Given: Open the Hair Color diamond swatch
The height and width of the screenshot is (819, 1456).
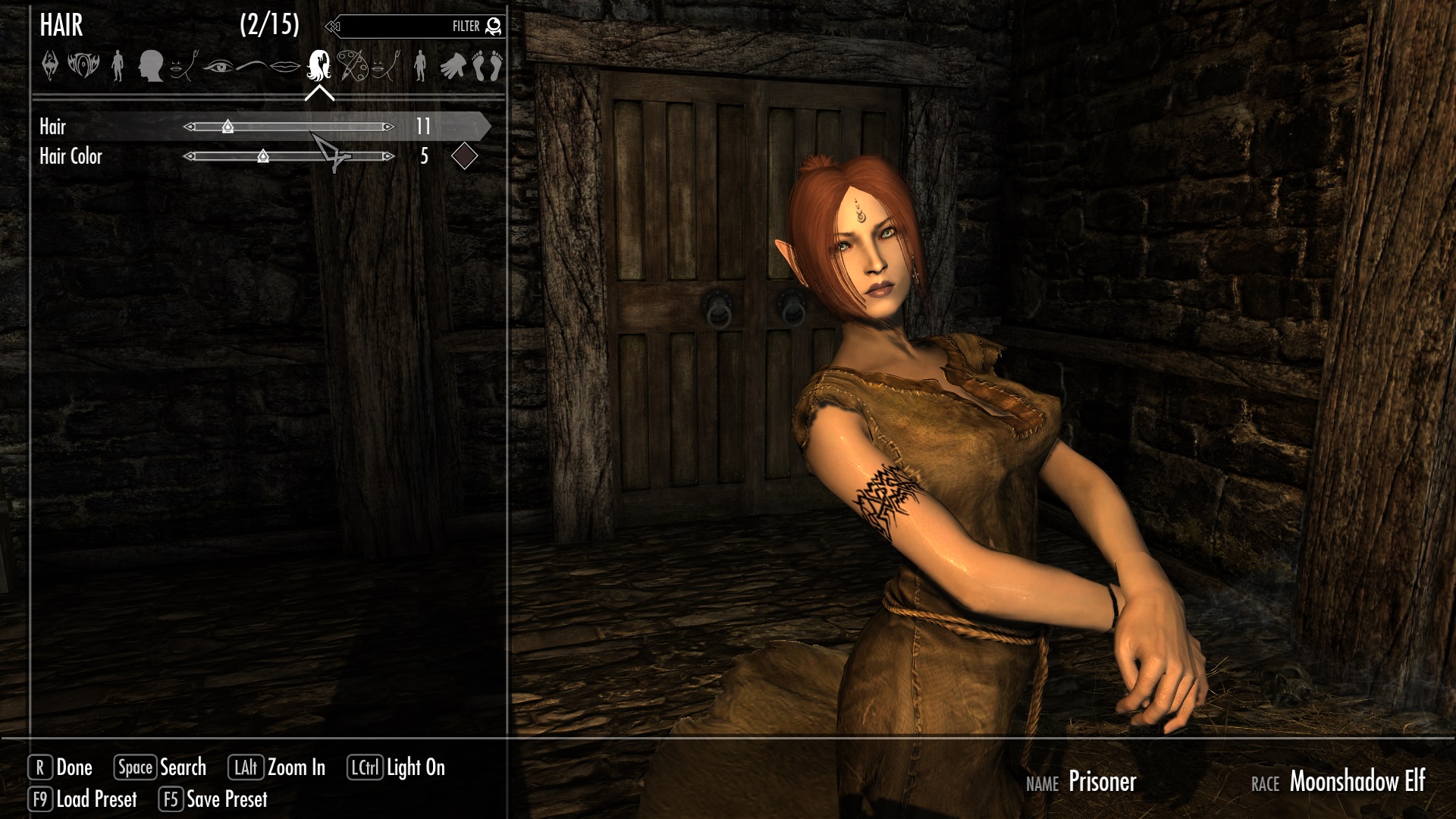Looking at the screenshot, I should pyautogui.click(x=464, y=156).
